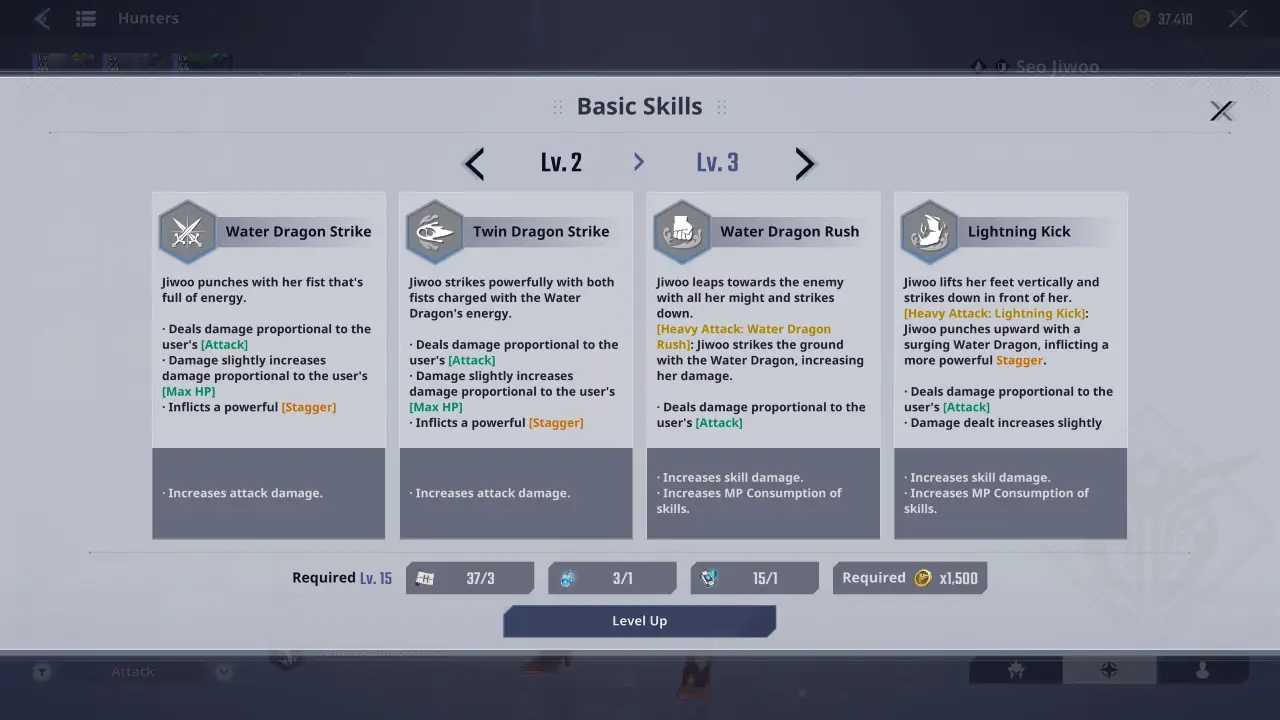Click the water droplet material icon showing 3/1
This screenshot has width=1280, height=720.
(x=566, y=577)
